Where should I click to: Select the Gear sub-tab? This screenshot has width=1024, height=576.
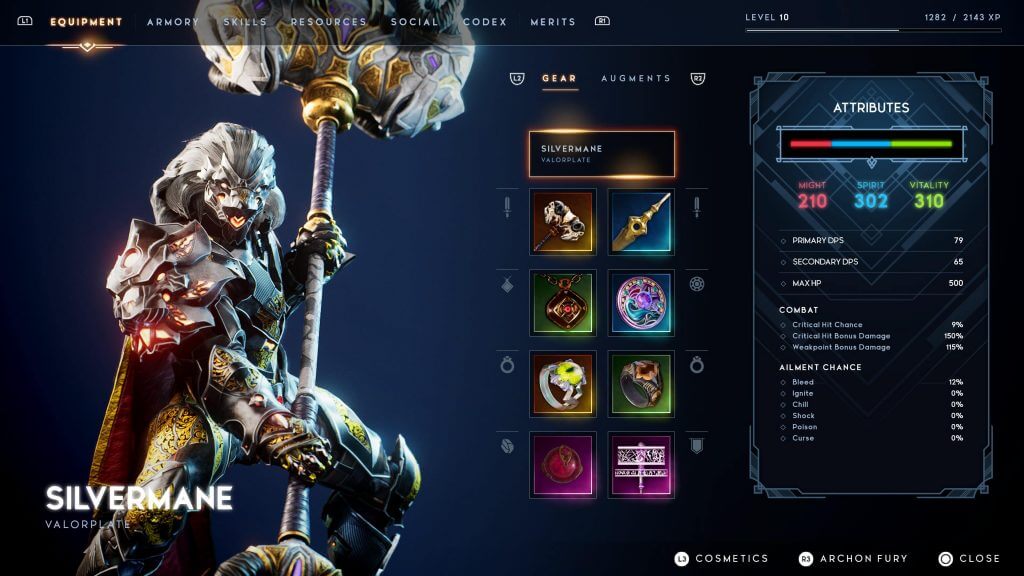[560, 78]
